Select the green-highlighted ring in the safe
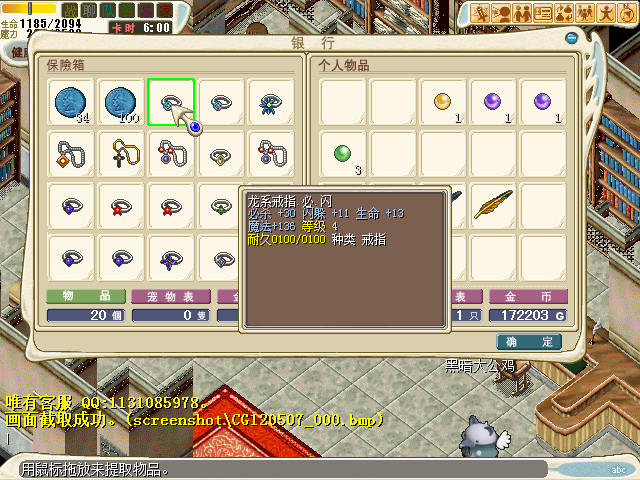 (x=171, y=103)
